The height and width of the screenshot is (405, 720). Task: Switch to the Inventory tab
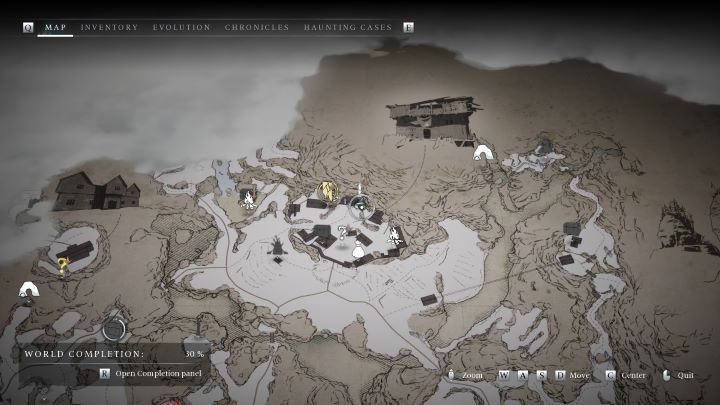(109, 27)
